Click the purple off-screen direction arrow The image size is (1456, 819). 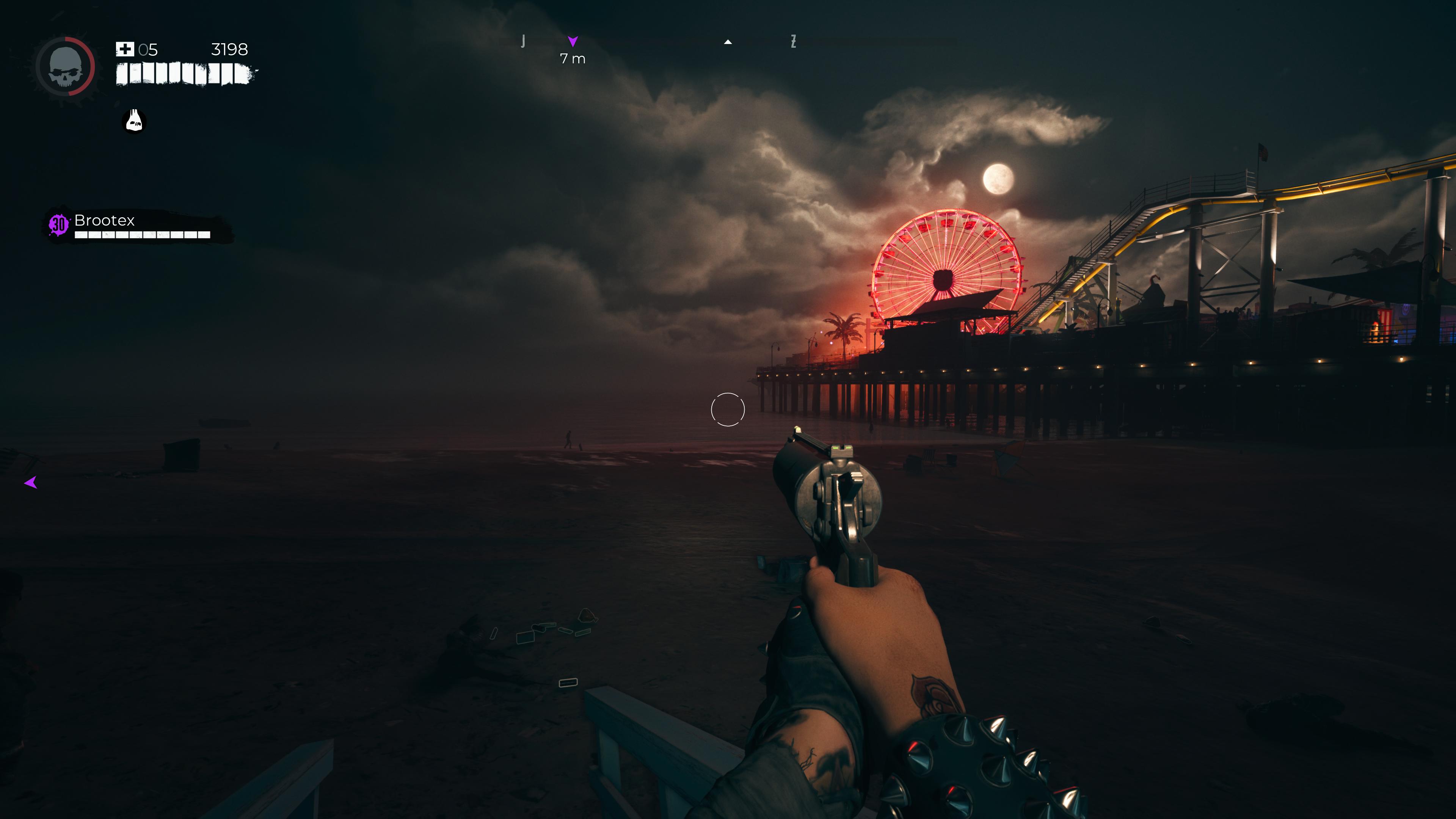click(x=31, y=483)
